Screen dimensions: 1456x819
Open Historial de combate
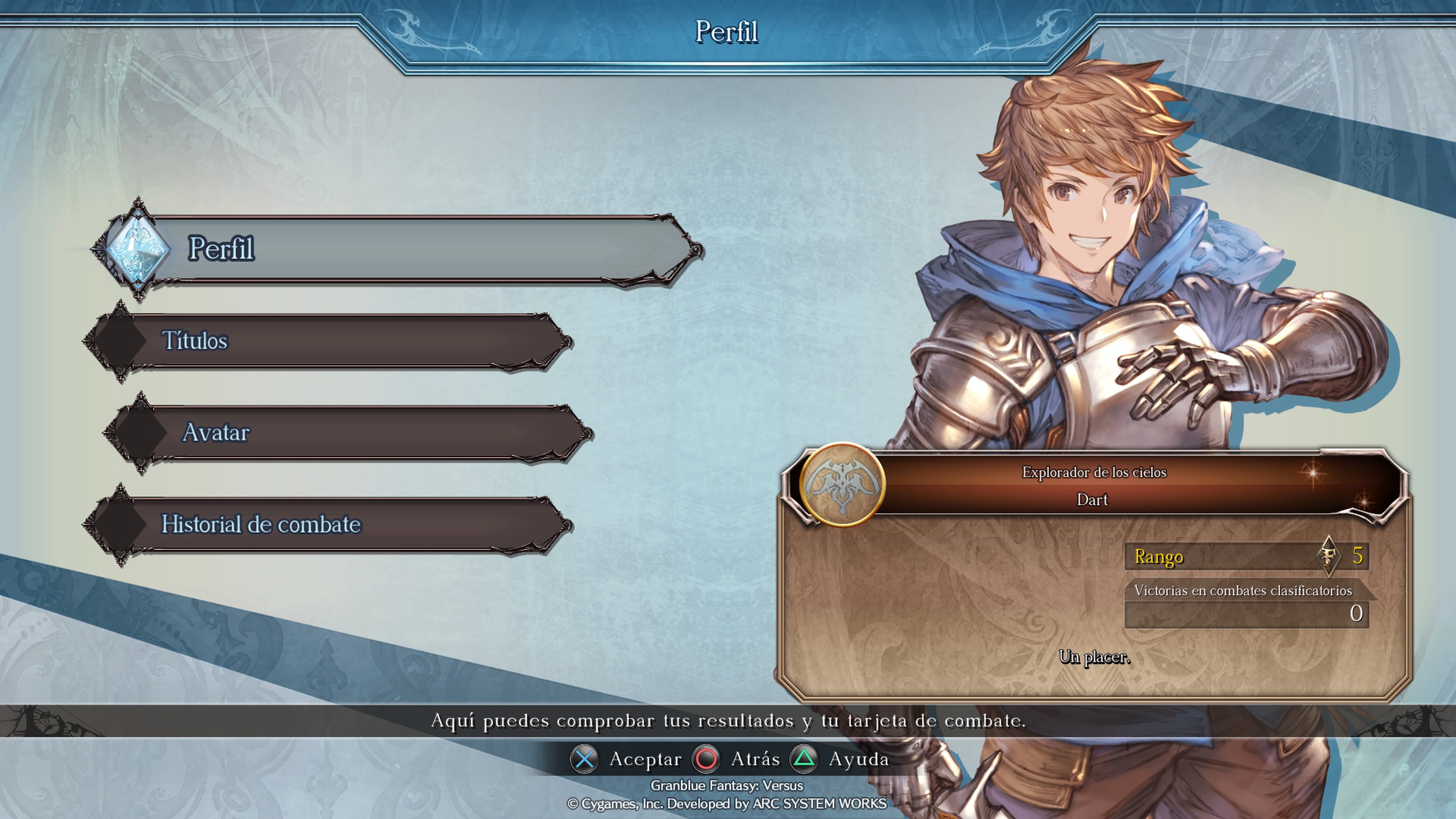click(x=328, y=524)
